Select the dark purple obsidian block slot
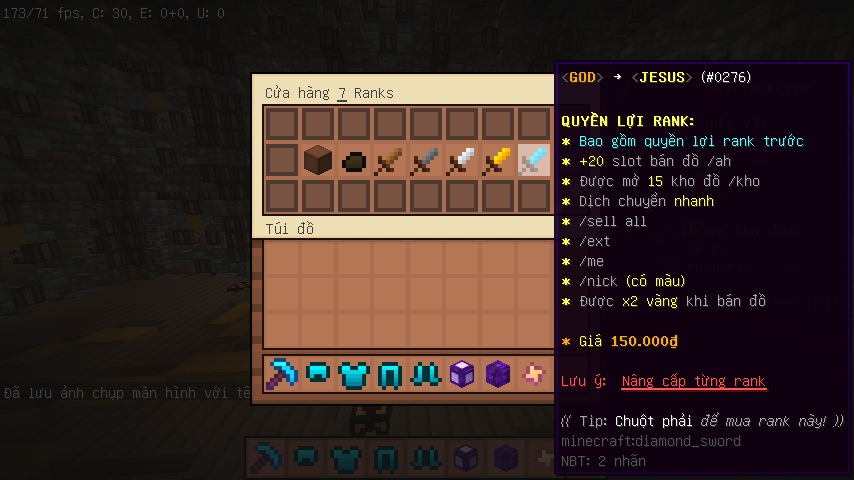This screenshot has width=854, height=480. (x=498, y=374)
